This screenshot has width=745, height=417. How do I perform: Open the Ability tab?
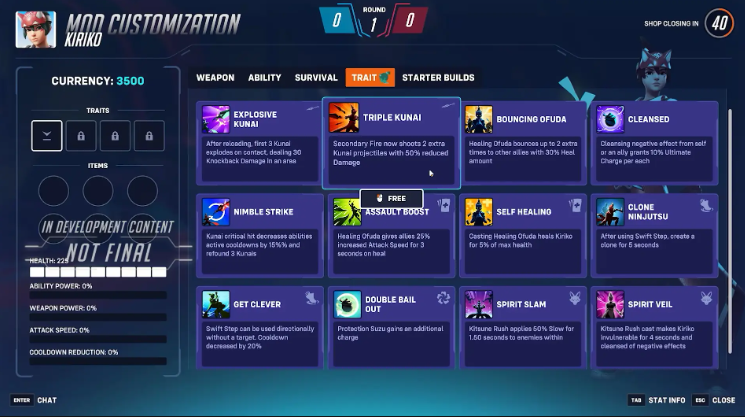[265, 78]
